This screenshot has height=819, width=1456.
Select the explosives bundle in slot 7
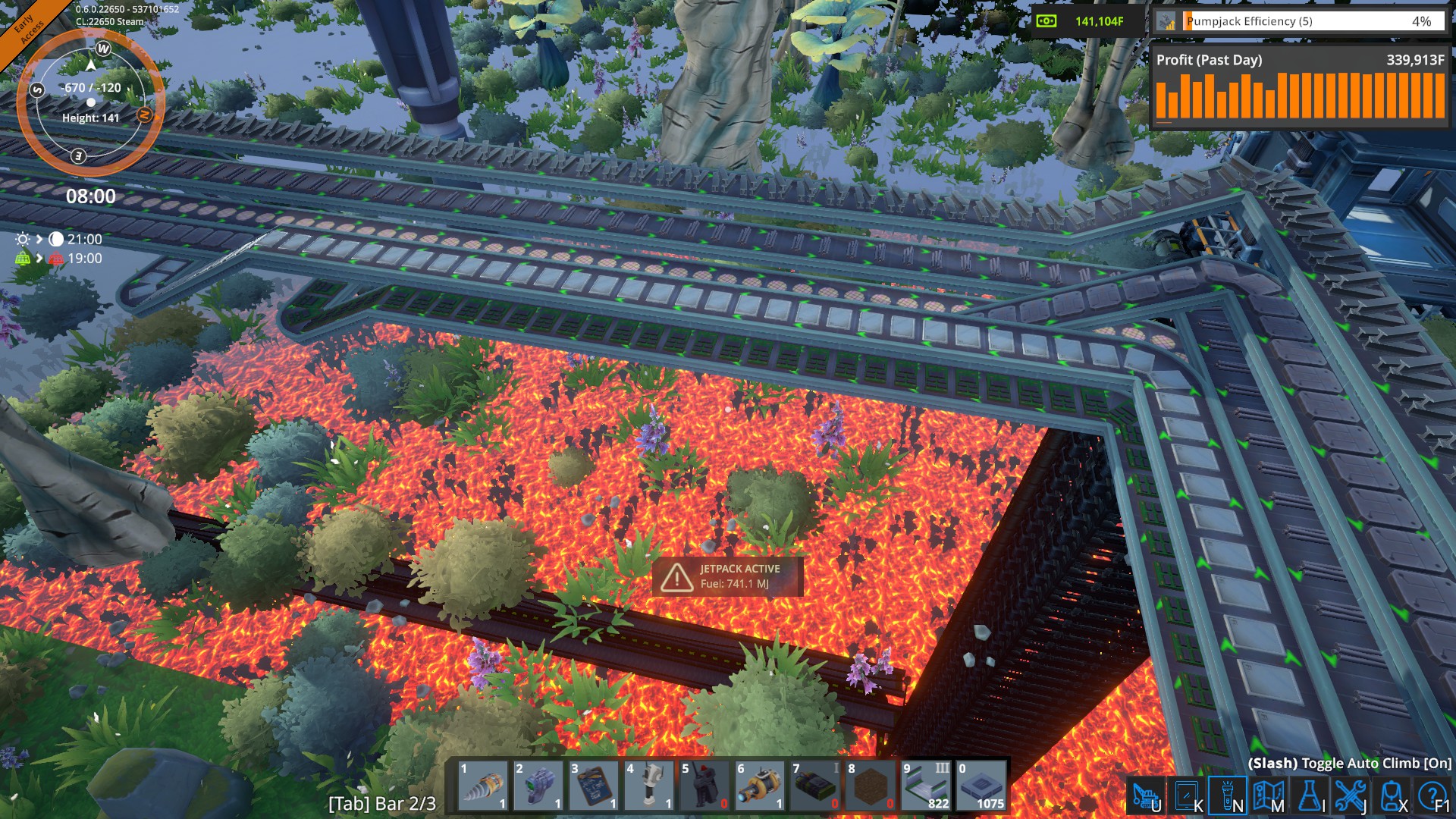815,786
